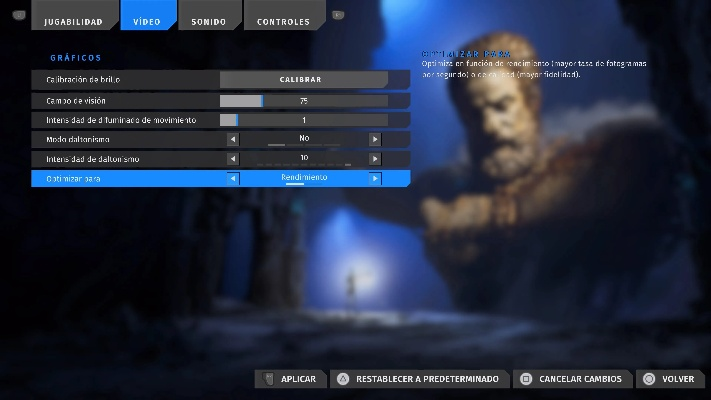This screenshot has width=711, height=400.
Task: Click right arrow on Optimizar para
Action: point(375,179)
